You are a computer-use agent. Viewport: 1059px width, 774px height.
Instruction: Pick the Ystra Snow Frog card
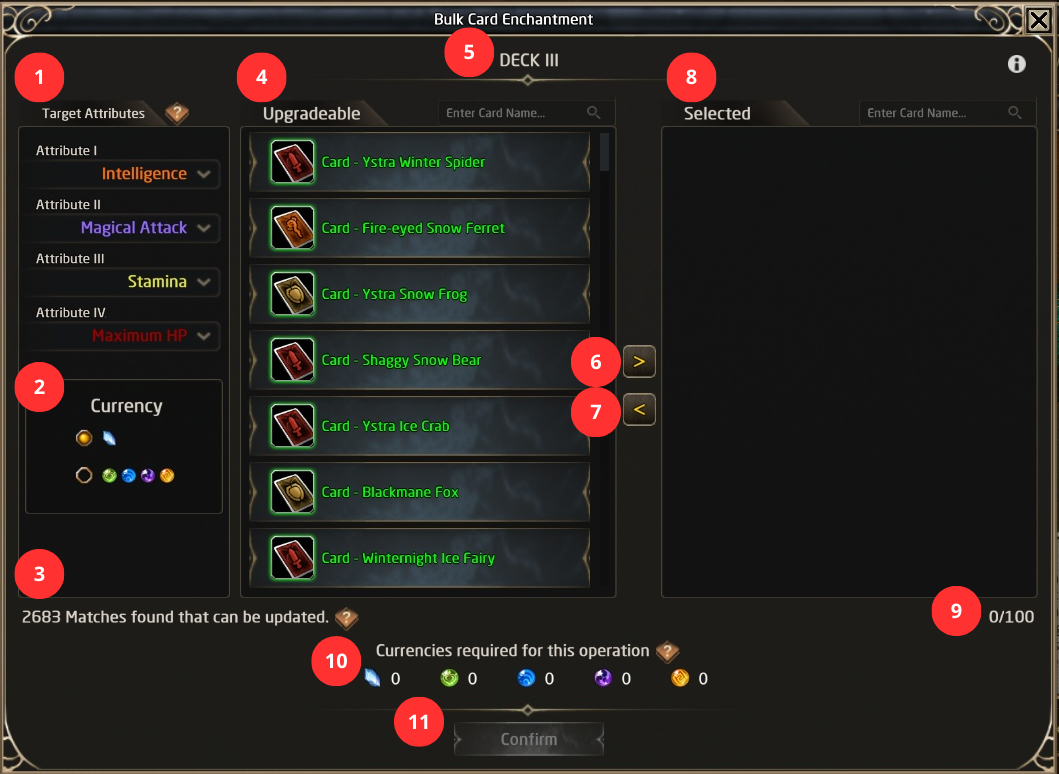tap(419, 294)
